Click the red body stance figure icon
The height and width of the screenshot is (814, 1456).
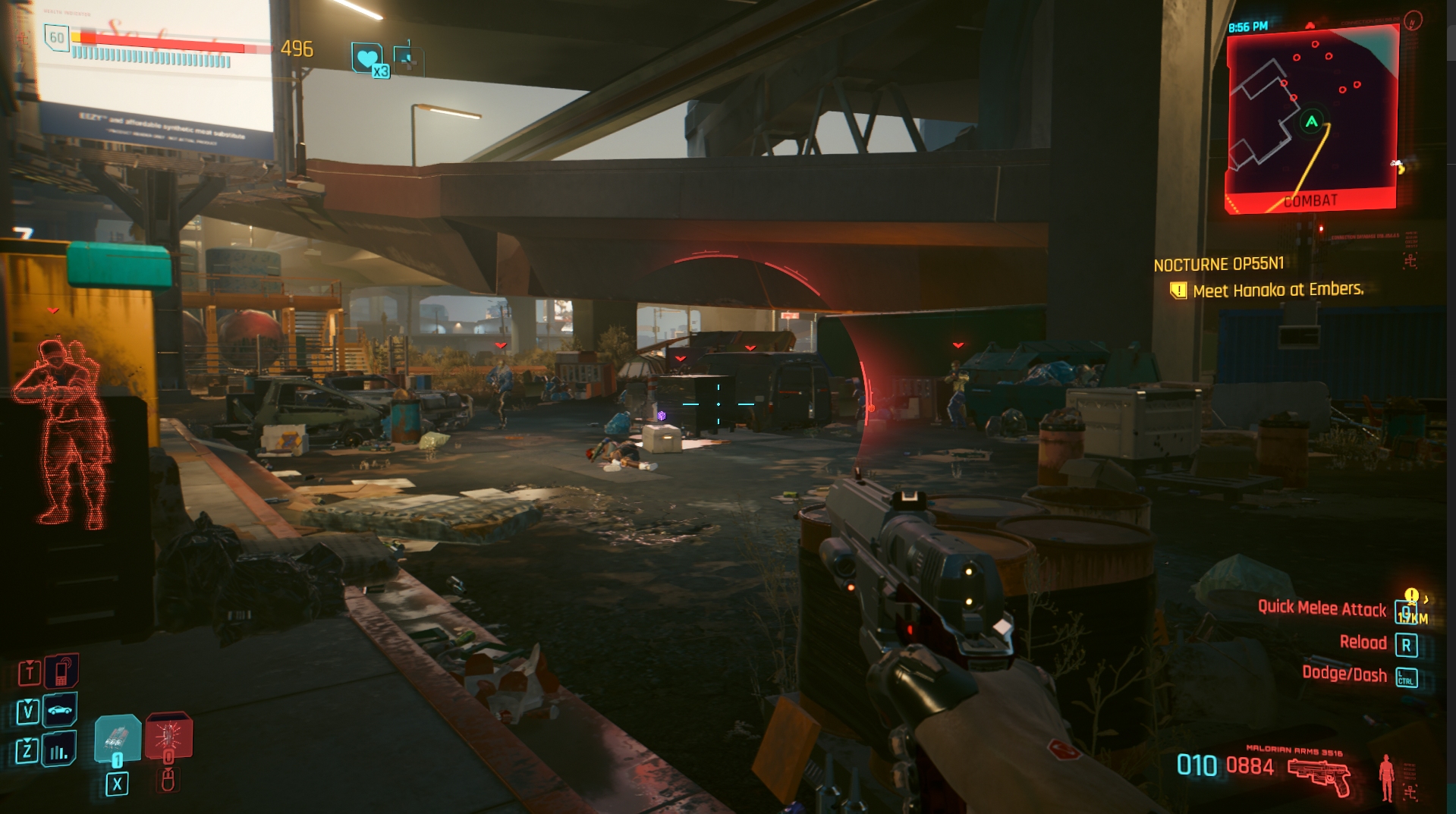(x=1386, y=776)
